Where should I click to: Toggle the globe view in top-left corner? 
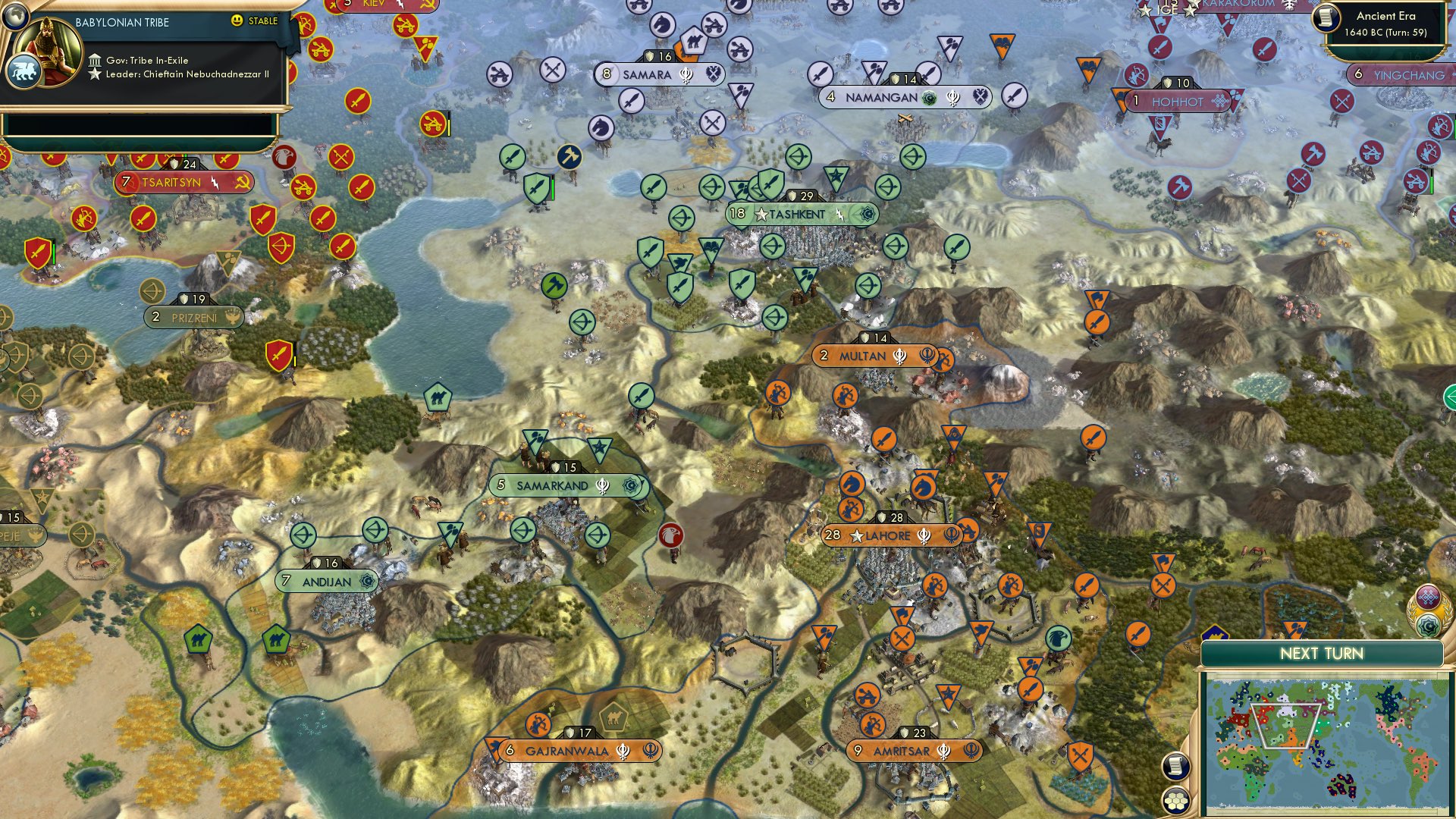(14, 15)
